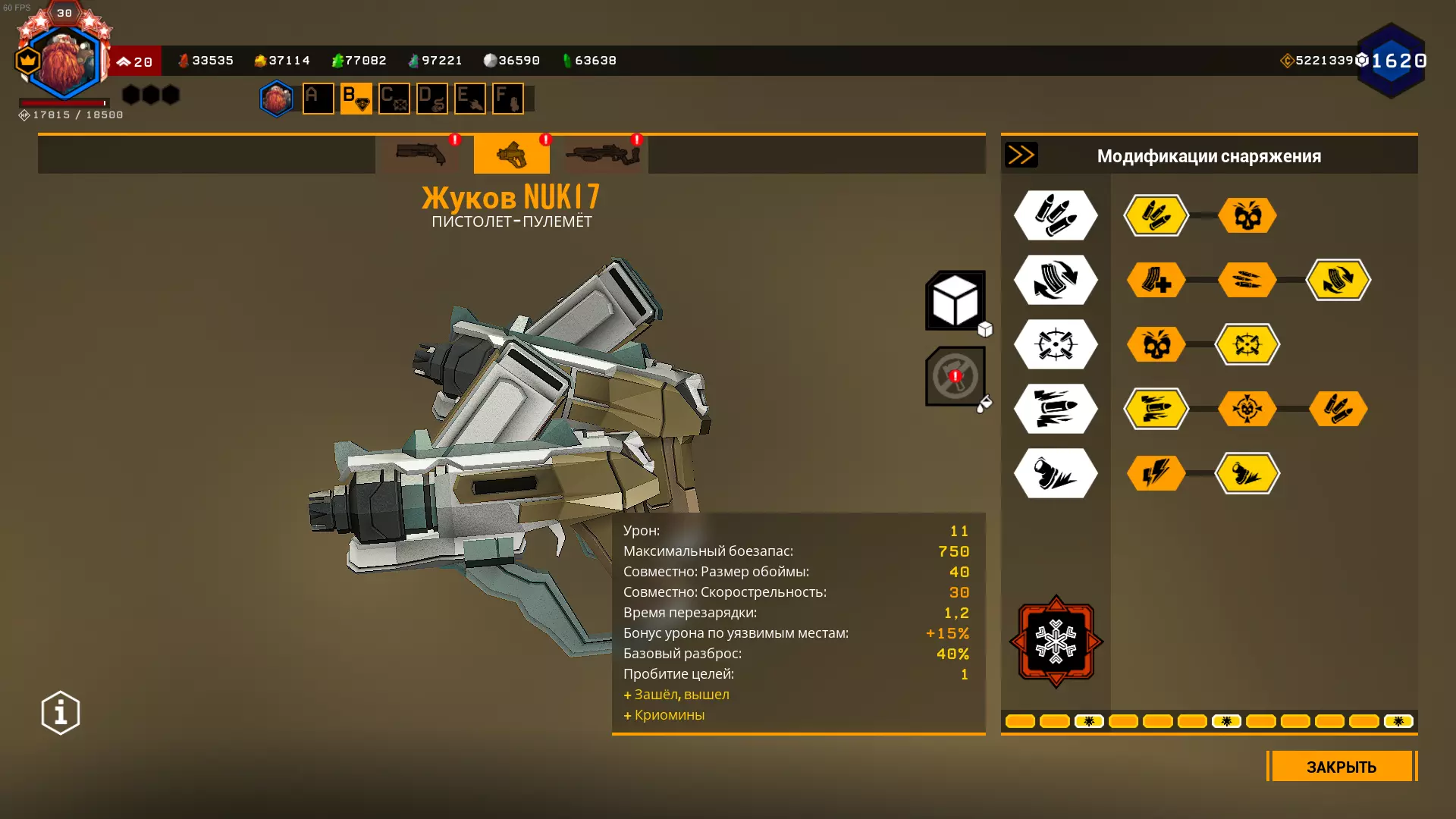1456x819 pixels.
Task: Choose the highlighted loadout B
Action: pyautogui.click(x=356, y=99)
